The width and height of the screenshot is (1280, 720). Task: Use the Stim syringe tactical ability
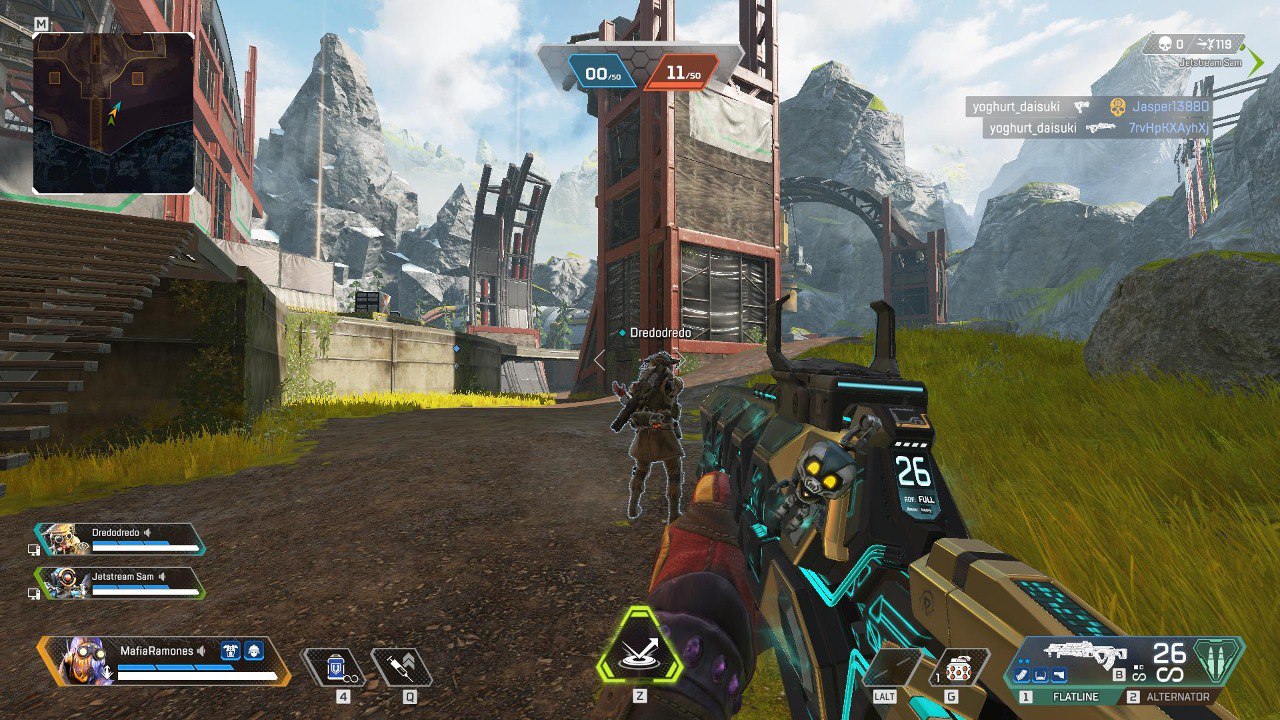tap(402, 666)
